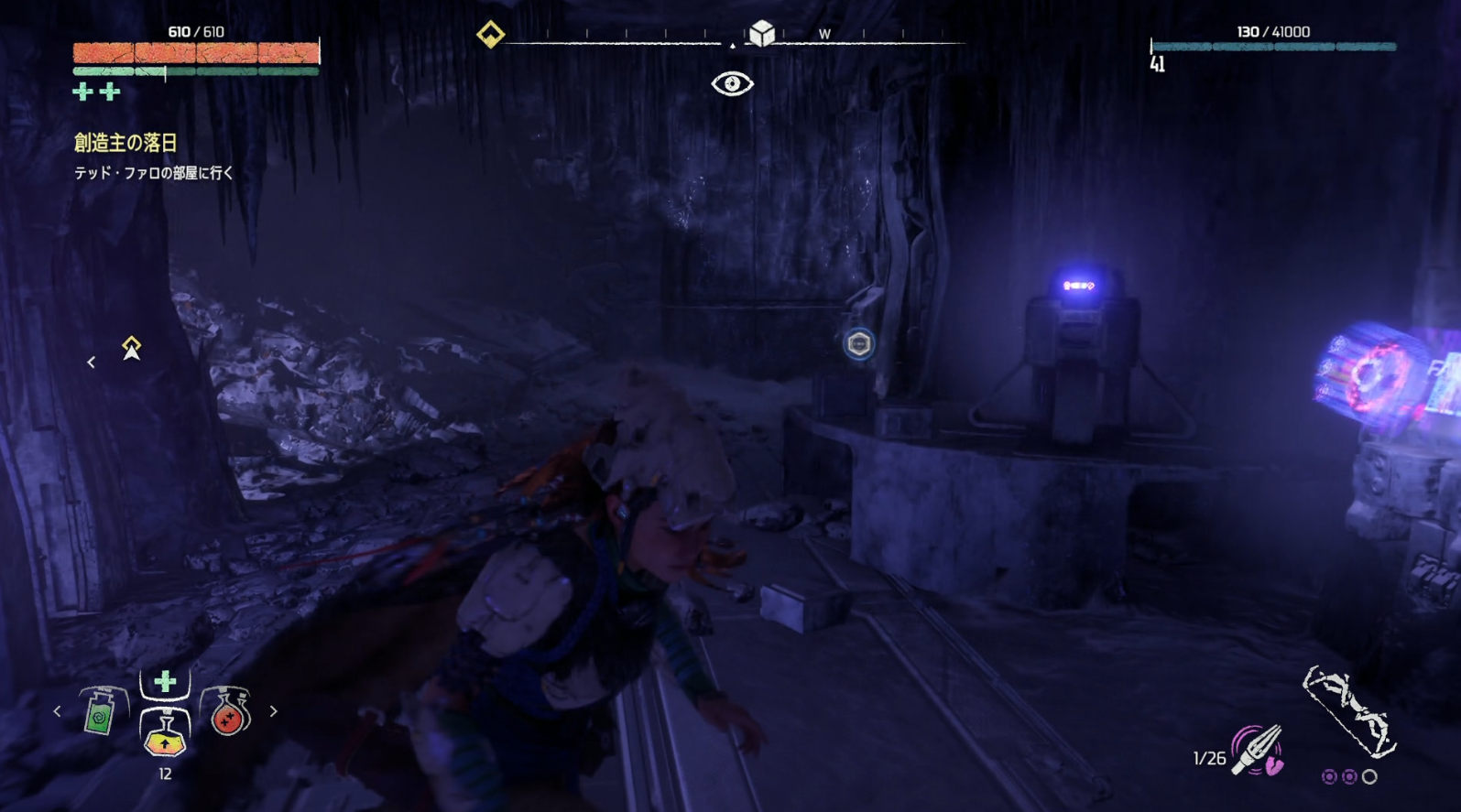Use the selected yellow potion slot
The width and height of the screenshot is (1461, 812).
coord(165,734)
